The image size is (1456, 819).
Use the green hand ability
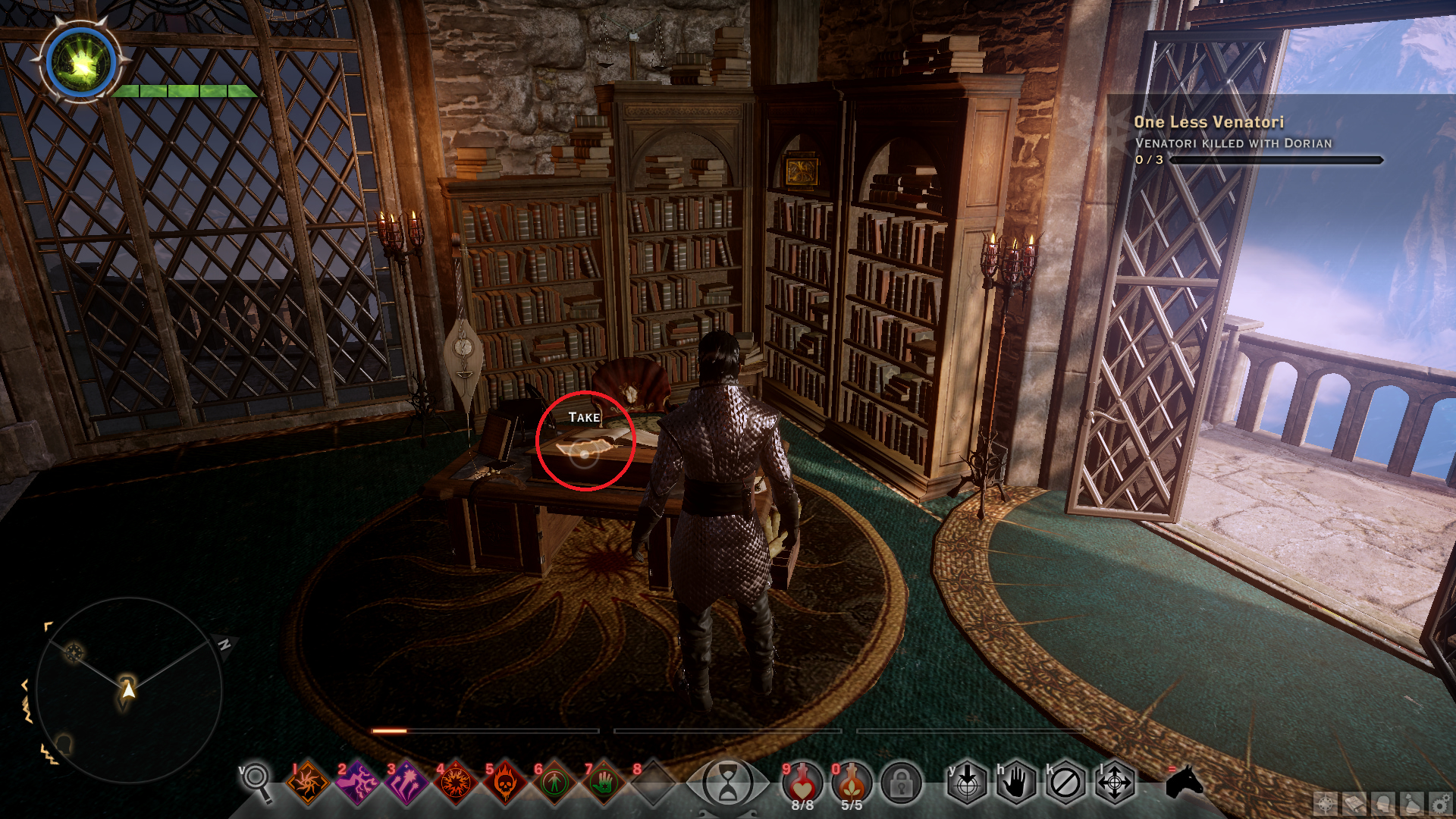coord(604,783)
